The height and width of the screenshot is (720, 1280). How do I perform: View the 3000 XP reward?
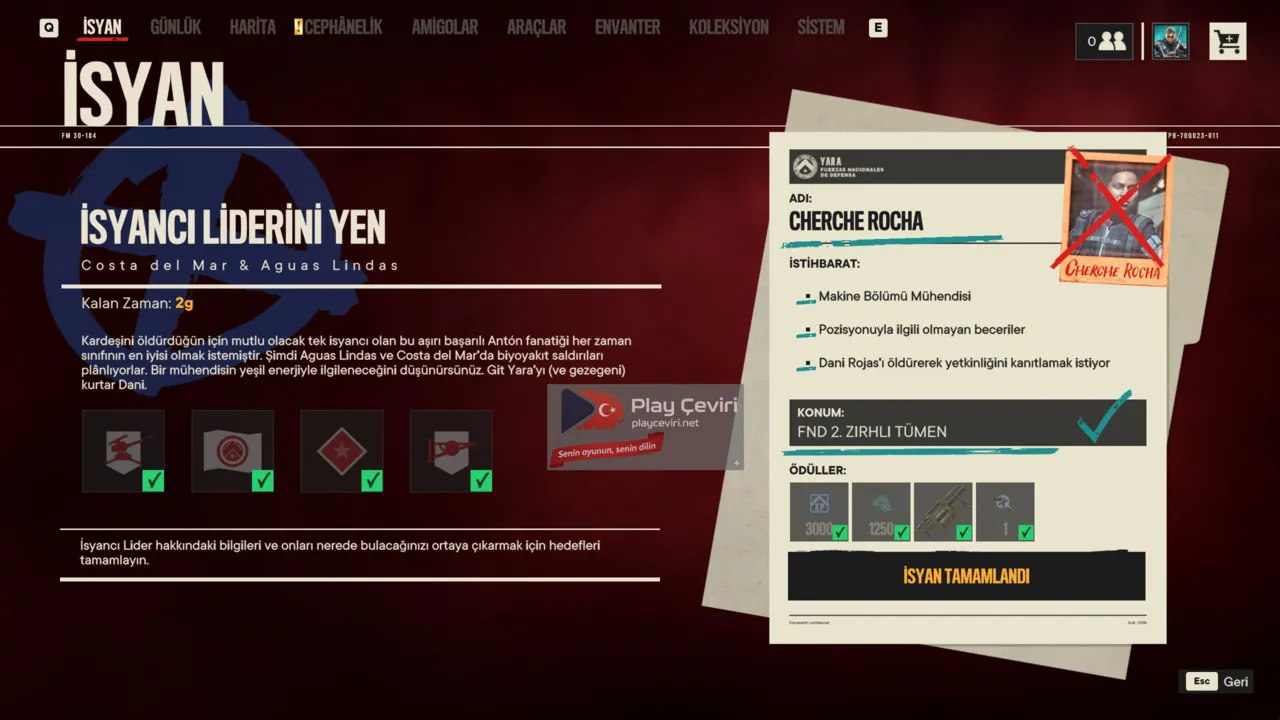[x=819, y=512]
